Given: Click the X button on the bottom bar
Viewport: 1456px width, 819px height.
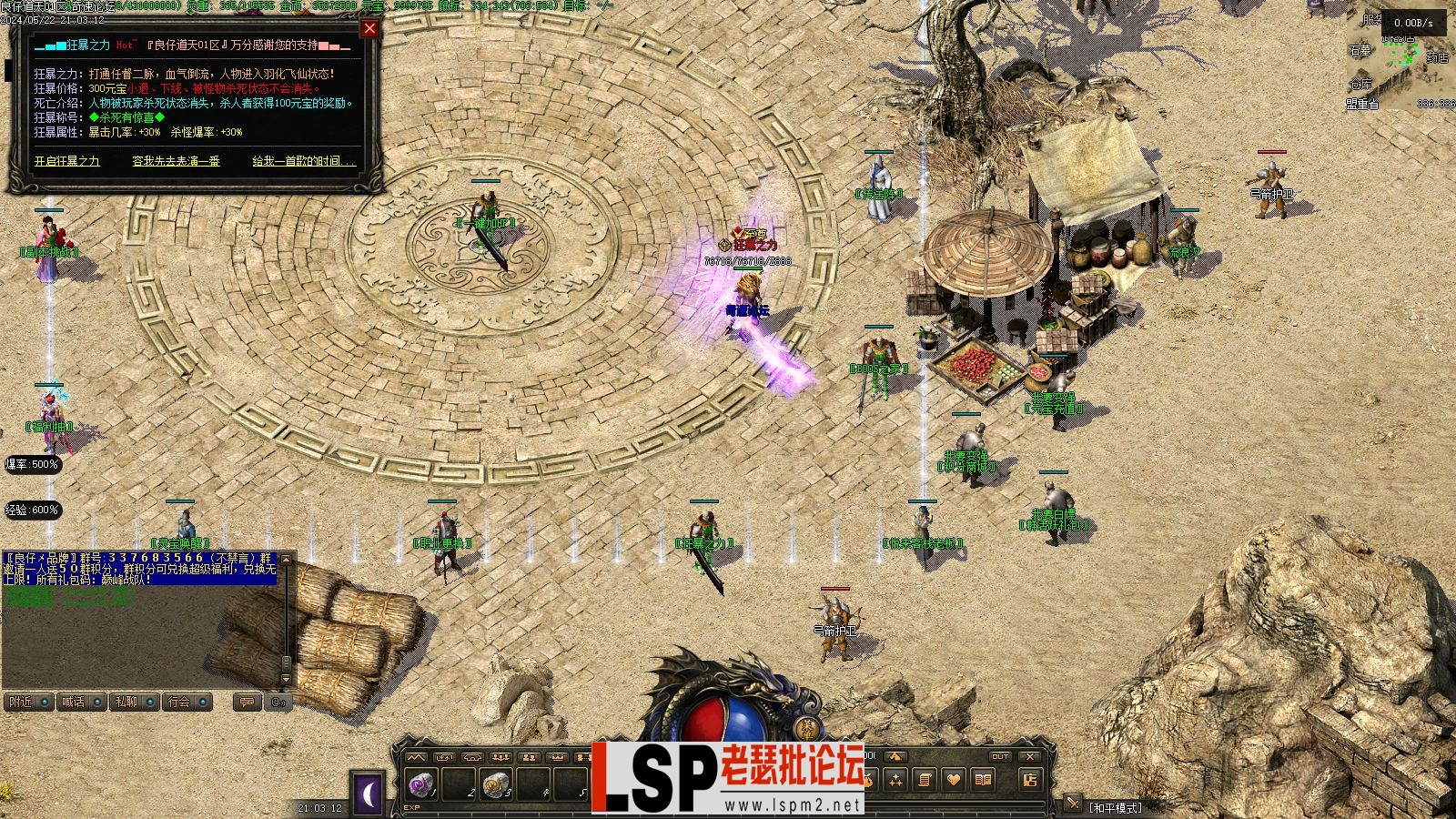Looking at the screenshot, I should [1029, 756].
